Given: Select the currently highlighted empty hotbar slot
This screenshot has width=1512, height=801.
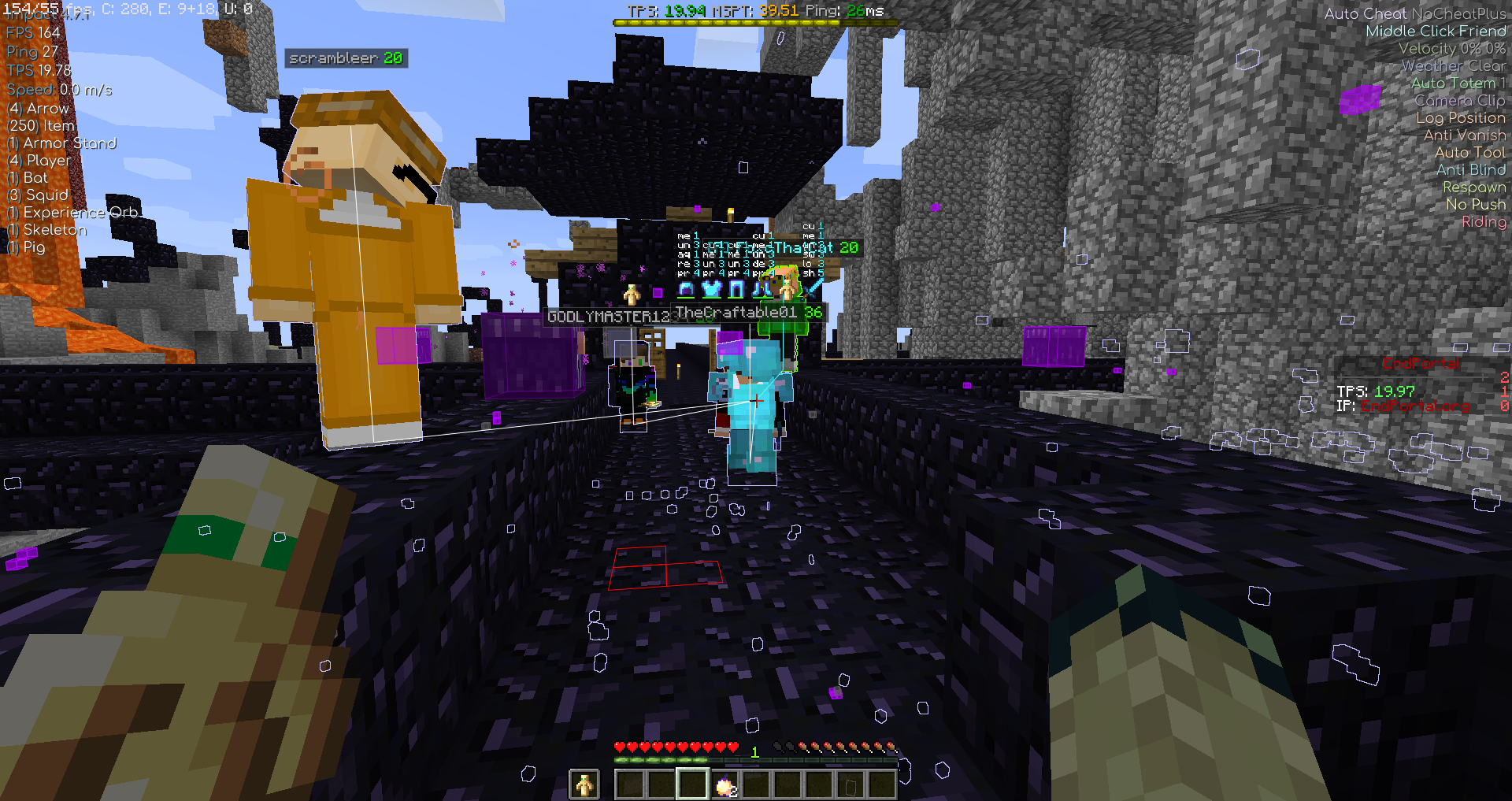Looking at the screenshot, I should (693, 784).
